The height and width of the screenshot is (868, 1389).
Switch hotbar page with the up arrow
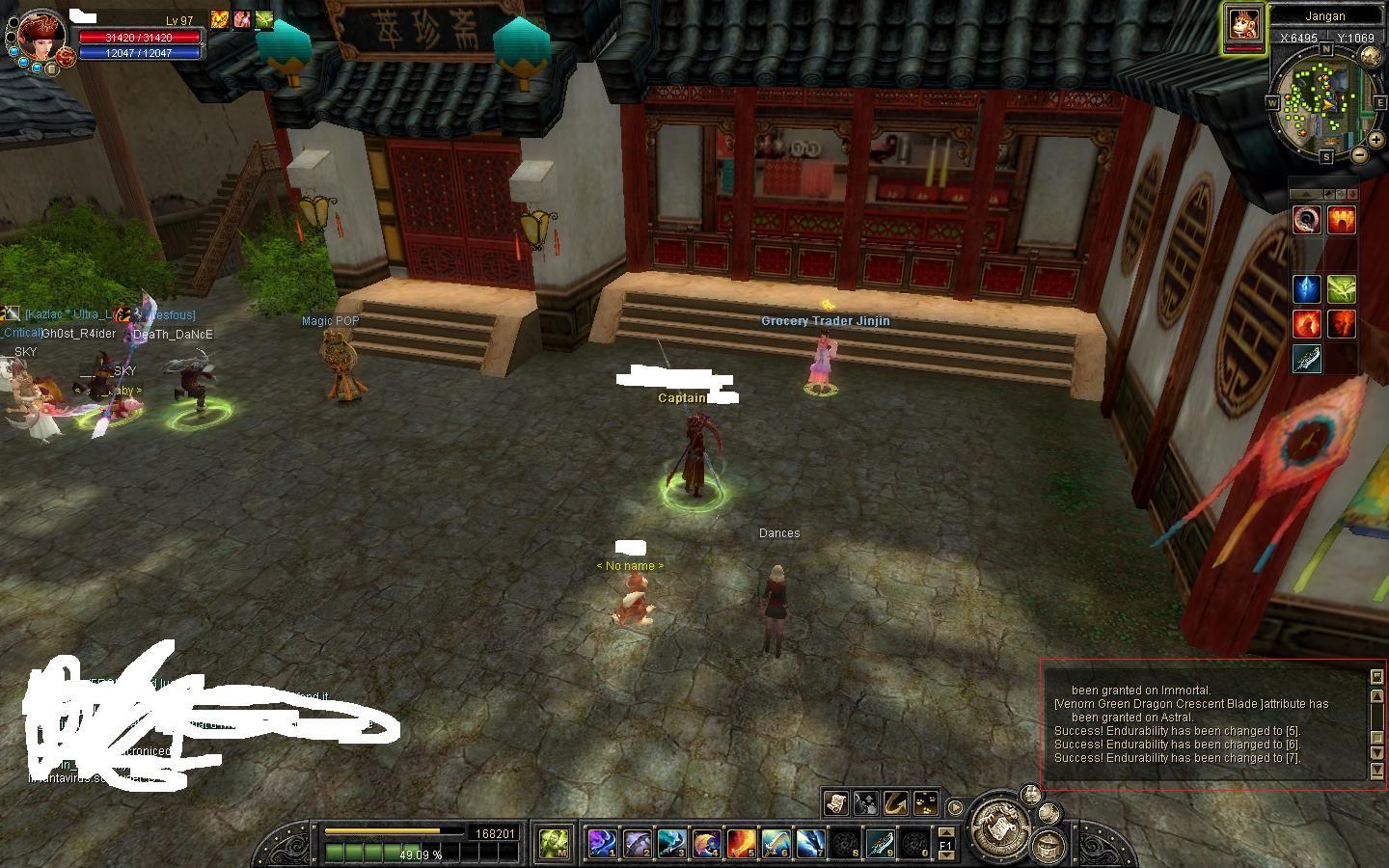click(x=946, y=832)
